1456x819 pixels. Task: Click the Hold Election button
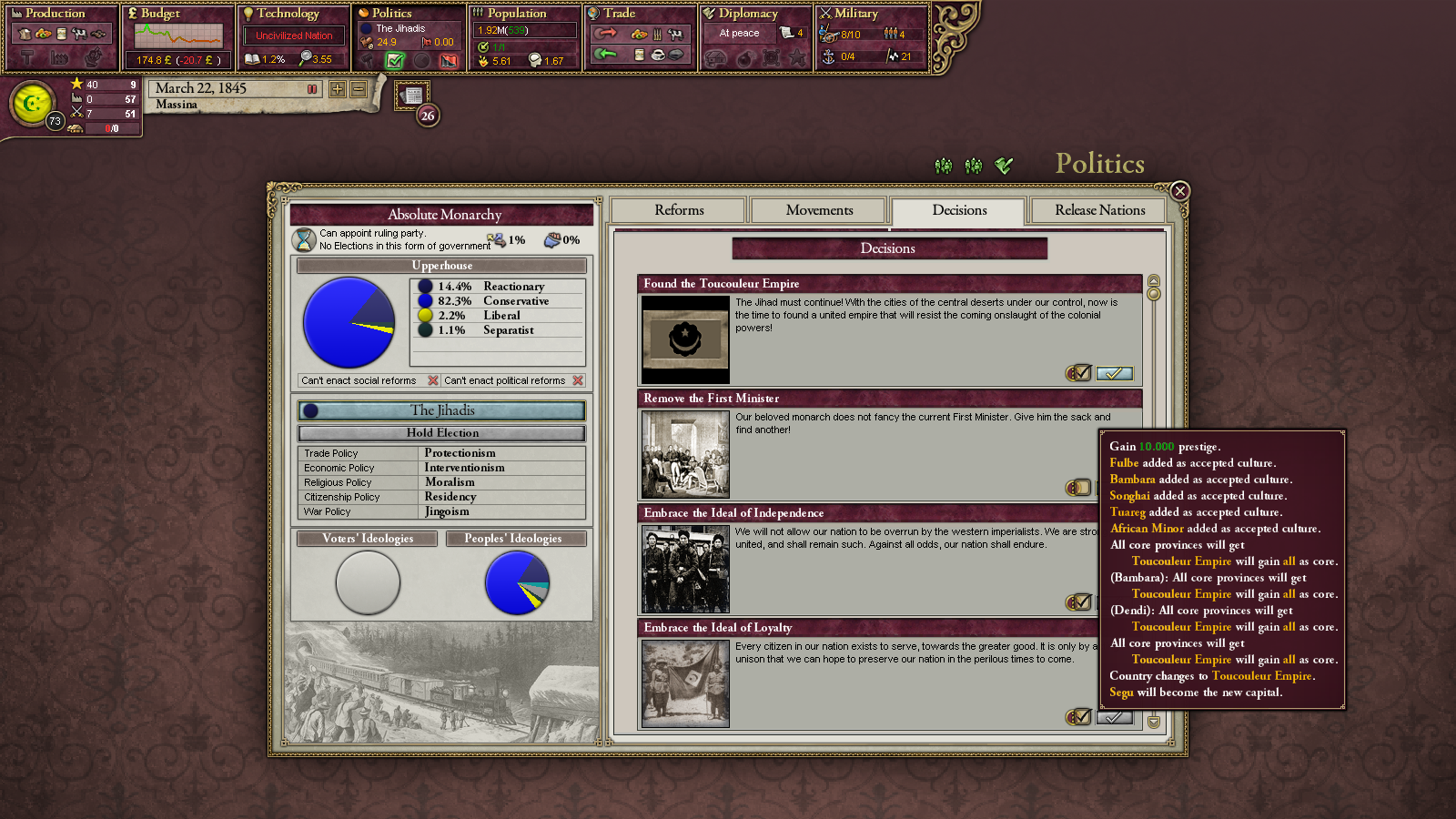coord(442,433)
